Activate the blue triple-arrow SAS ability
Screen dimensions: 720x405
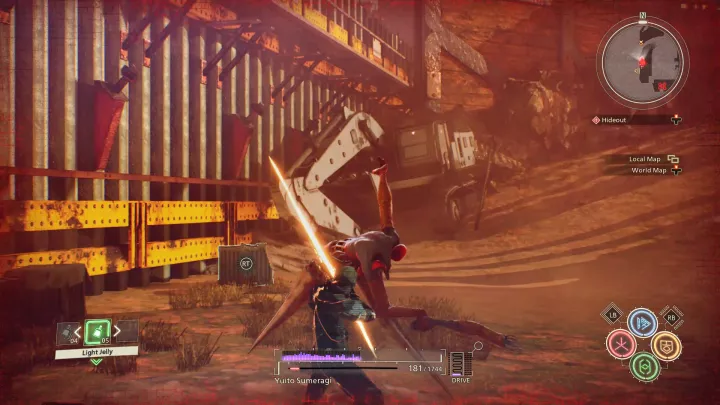click(x=642, y=322)
